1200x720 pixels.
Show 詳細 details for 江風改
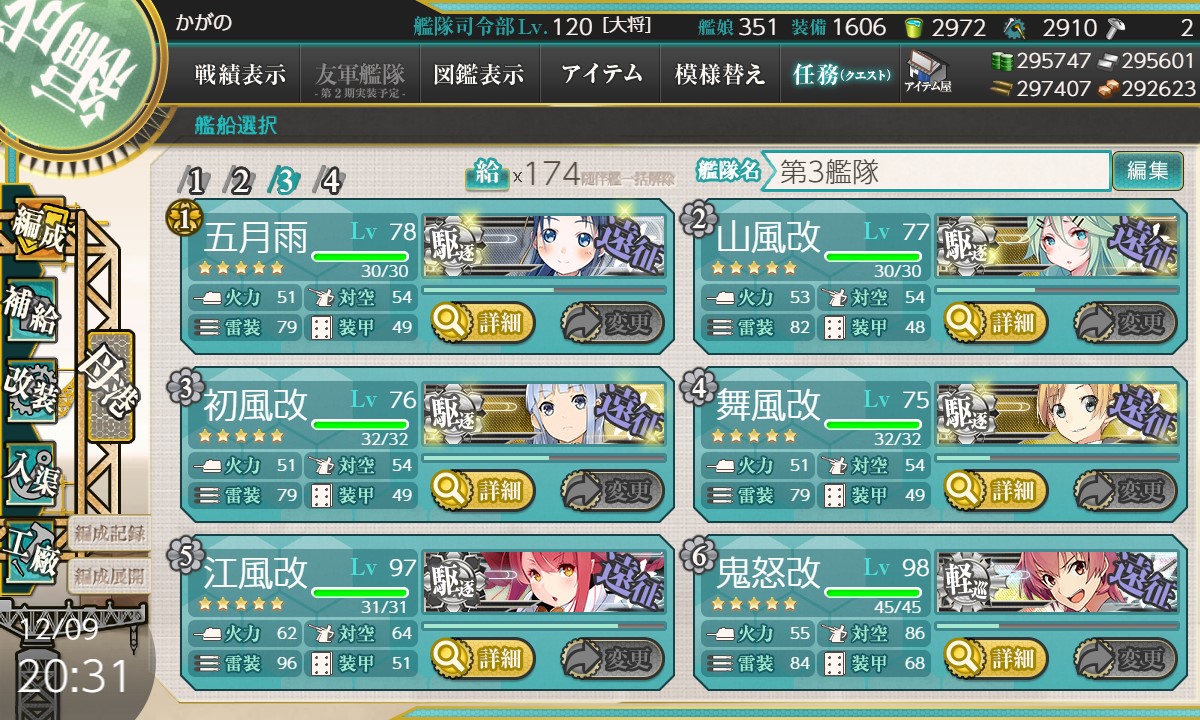pyautogui.click(x=483, y=658)
